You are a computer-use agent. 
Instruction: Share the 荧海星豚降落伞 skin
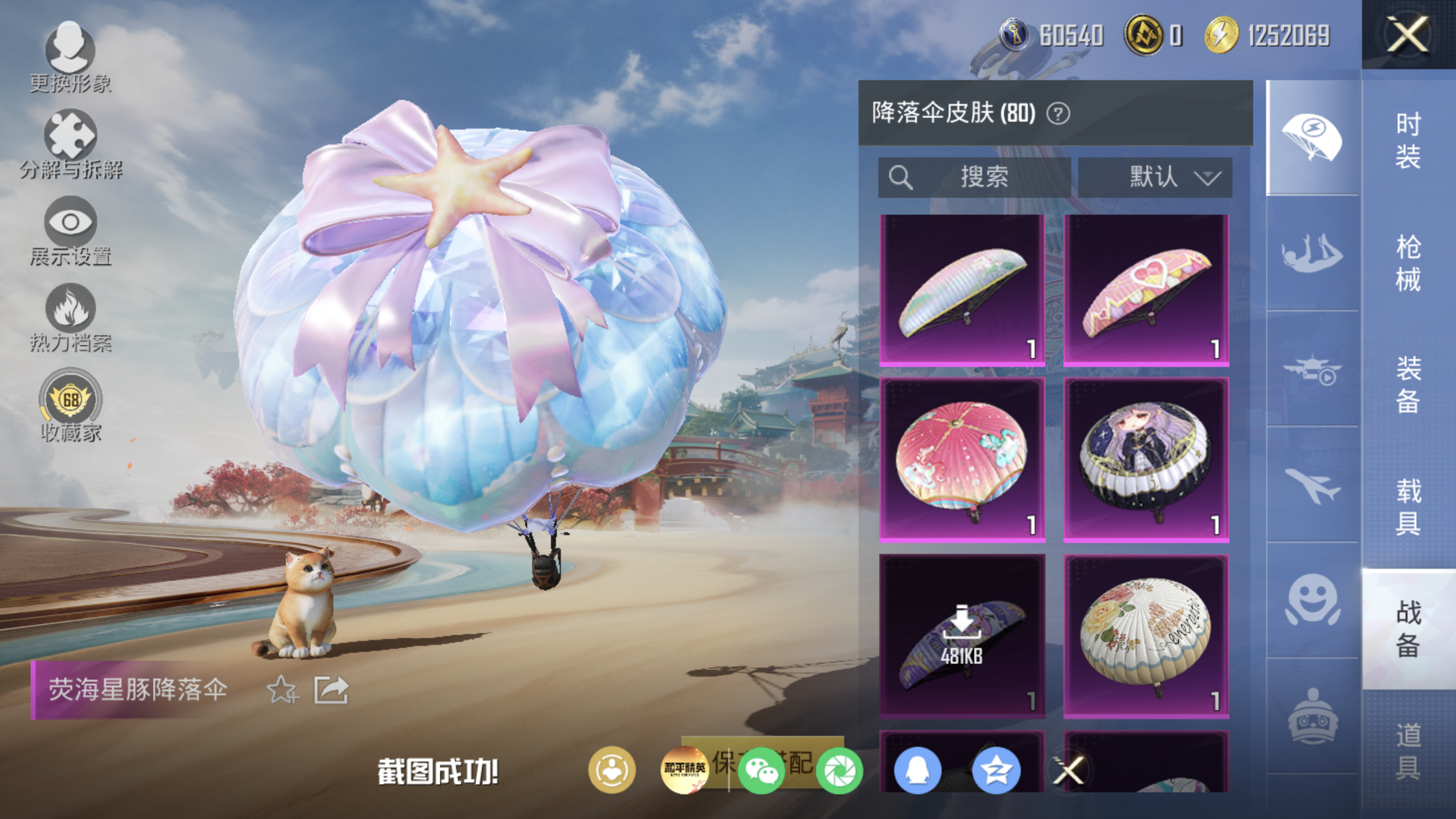click(331, 690)
